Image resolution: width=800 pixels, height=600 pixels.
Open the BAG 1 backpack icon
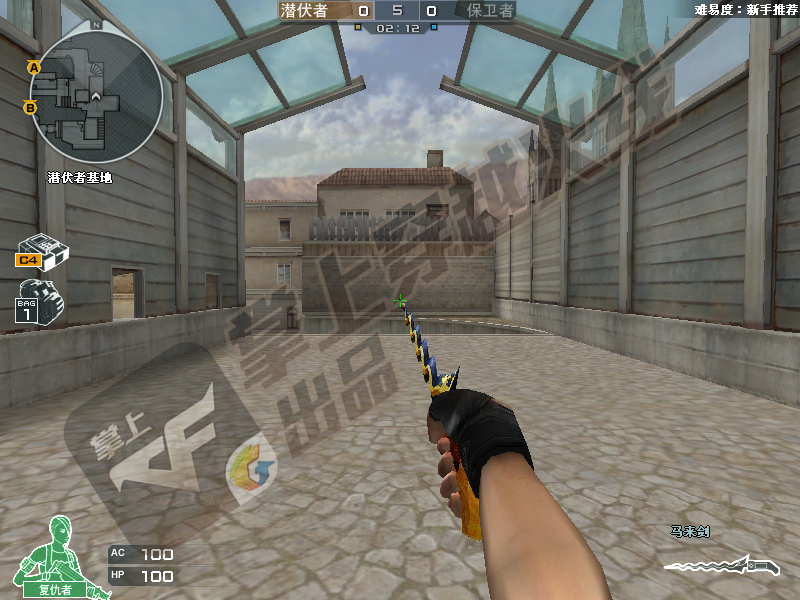tap(39, 300)
